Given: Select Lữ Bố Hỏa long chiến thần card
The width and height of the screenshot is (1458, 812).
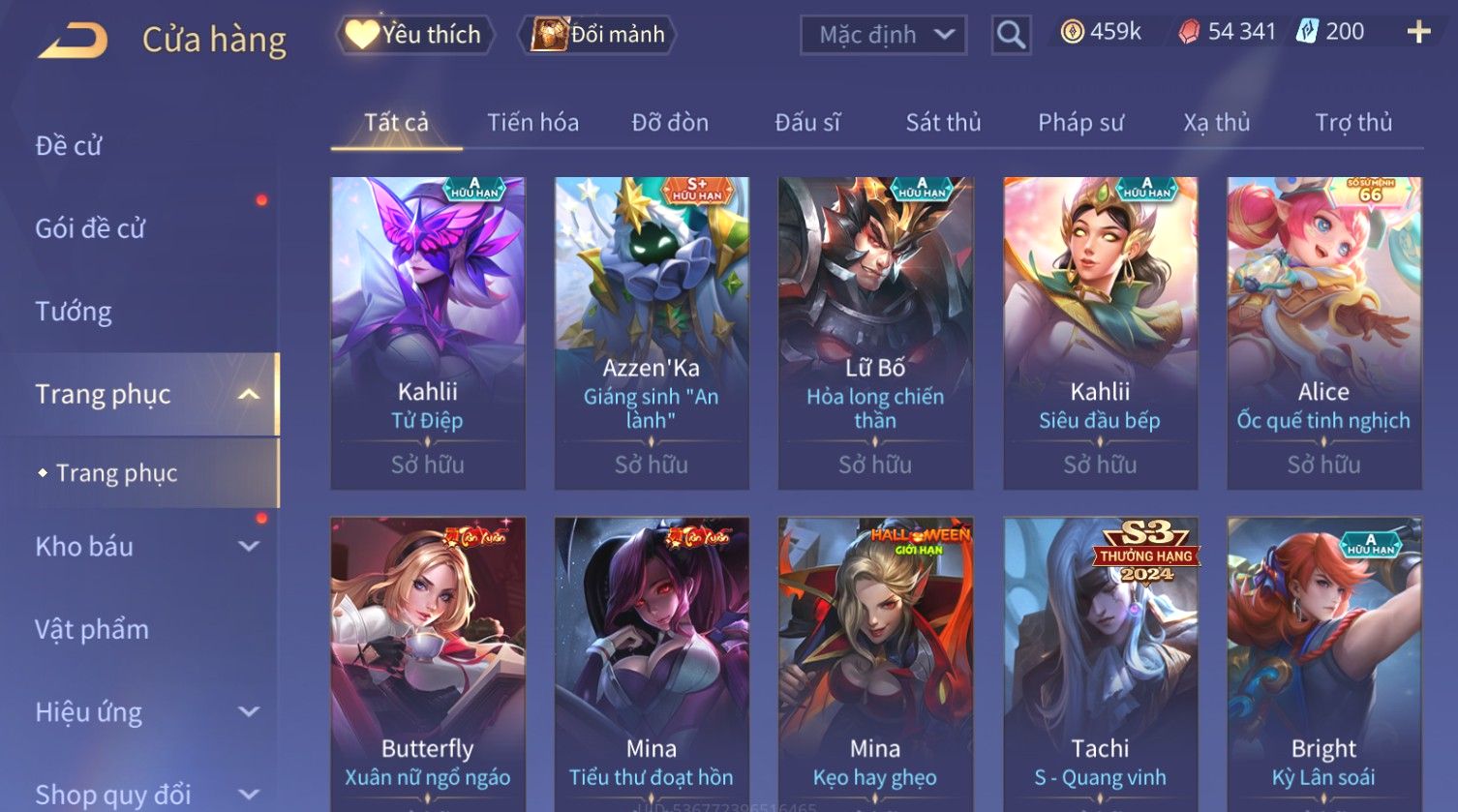Looking at the screenshot, I should 875,332.
